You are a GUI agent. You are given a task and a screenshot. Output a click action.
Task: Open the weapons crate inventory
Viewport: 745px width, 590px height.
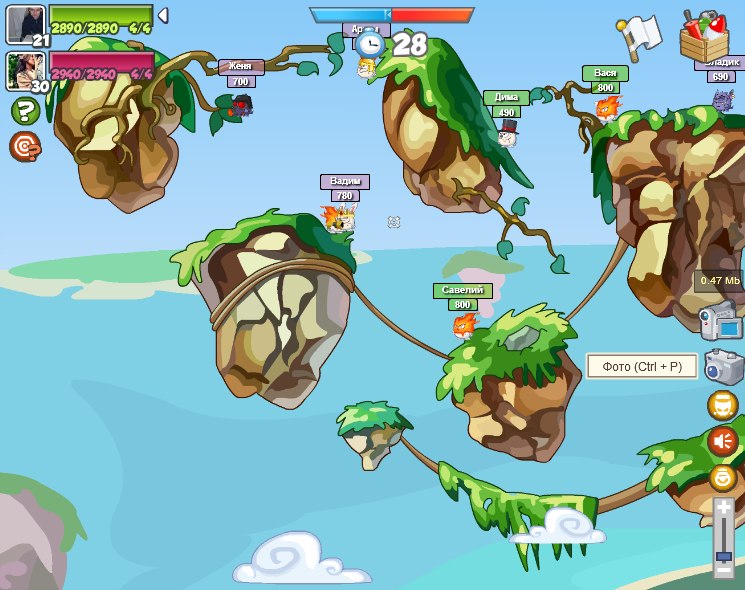point(704,36)
